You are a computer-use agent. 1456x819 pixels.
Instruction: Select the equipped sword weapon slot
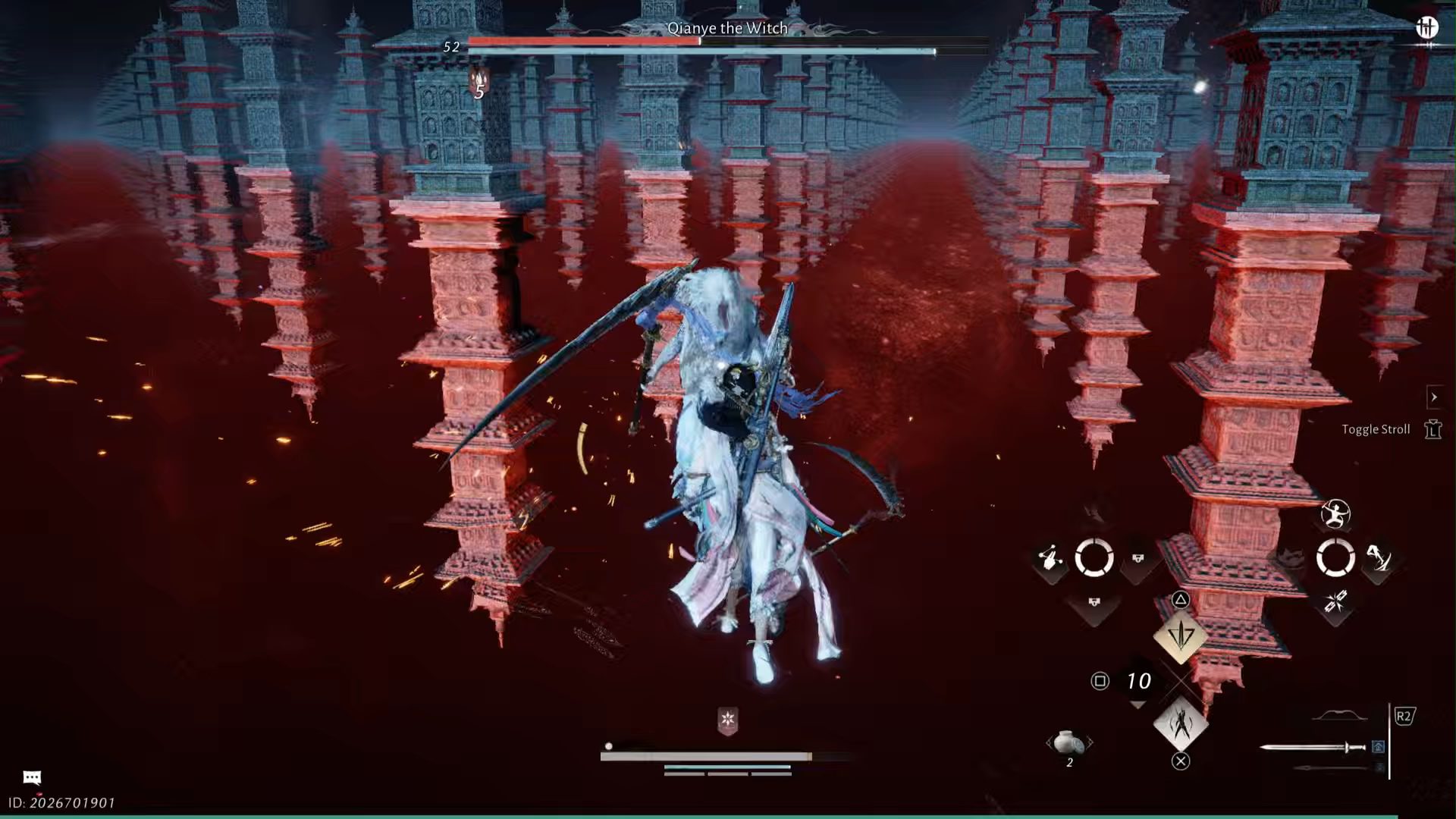tap(1313, 748)
